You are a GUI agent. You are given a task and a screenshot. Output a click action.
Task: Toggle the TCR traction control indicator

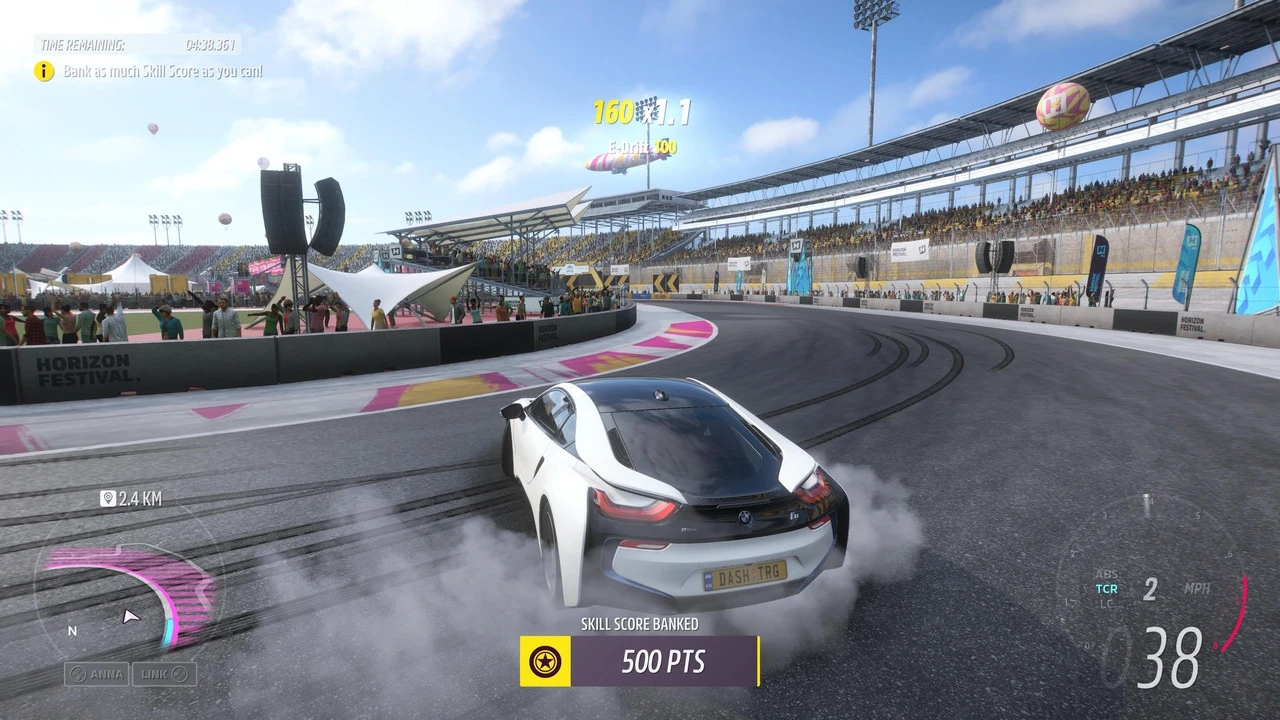pos(1106,588)
